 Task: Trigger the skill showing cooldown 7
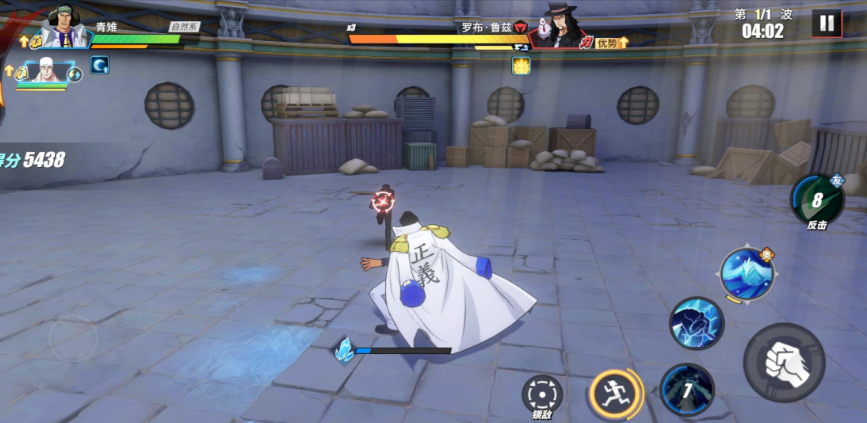(687, 389)
